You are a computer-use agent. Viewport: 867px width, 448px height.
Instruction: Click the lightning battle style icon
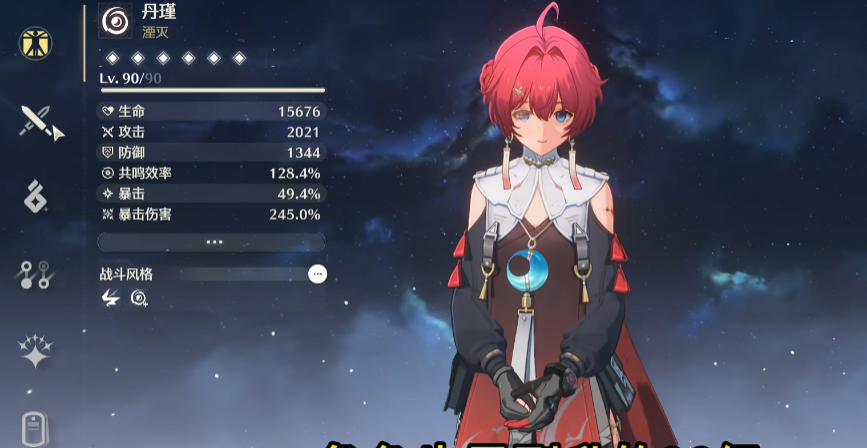click(x=110, y=297)
